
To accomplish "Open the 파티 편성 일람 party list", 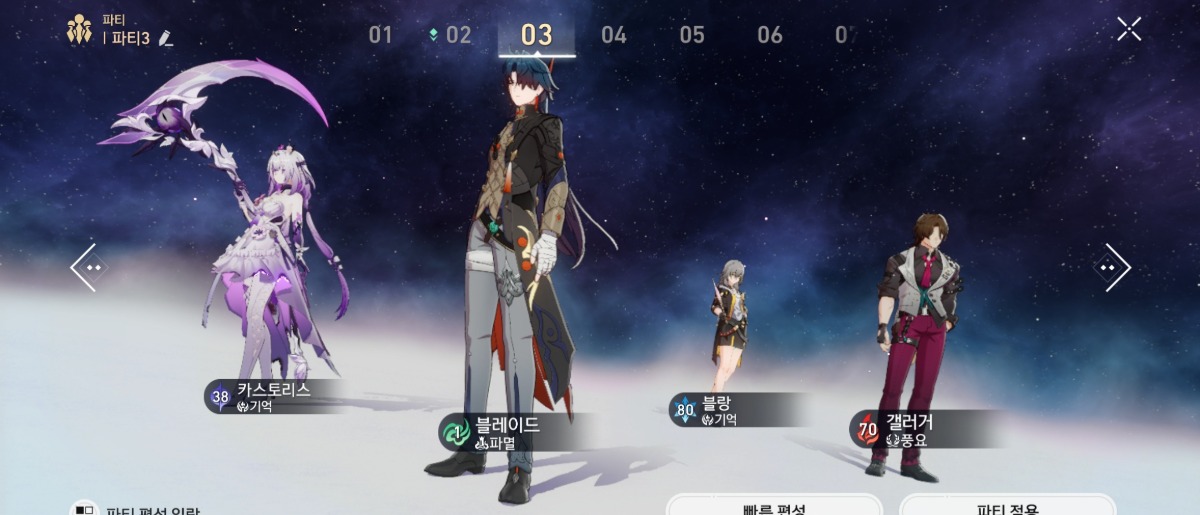I will (140, 509).
